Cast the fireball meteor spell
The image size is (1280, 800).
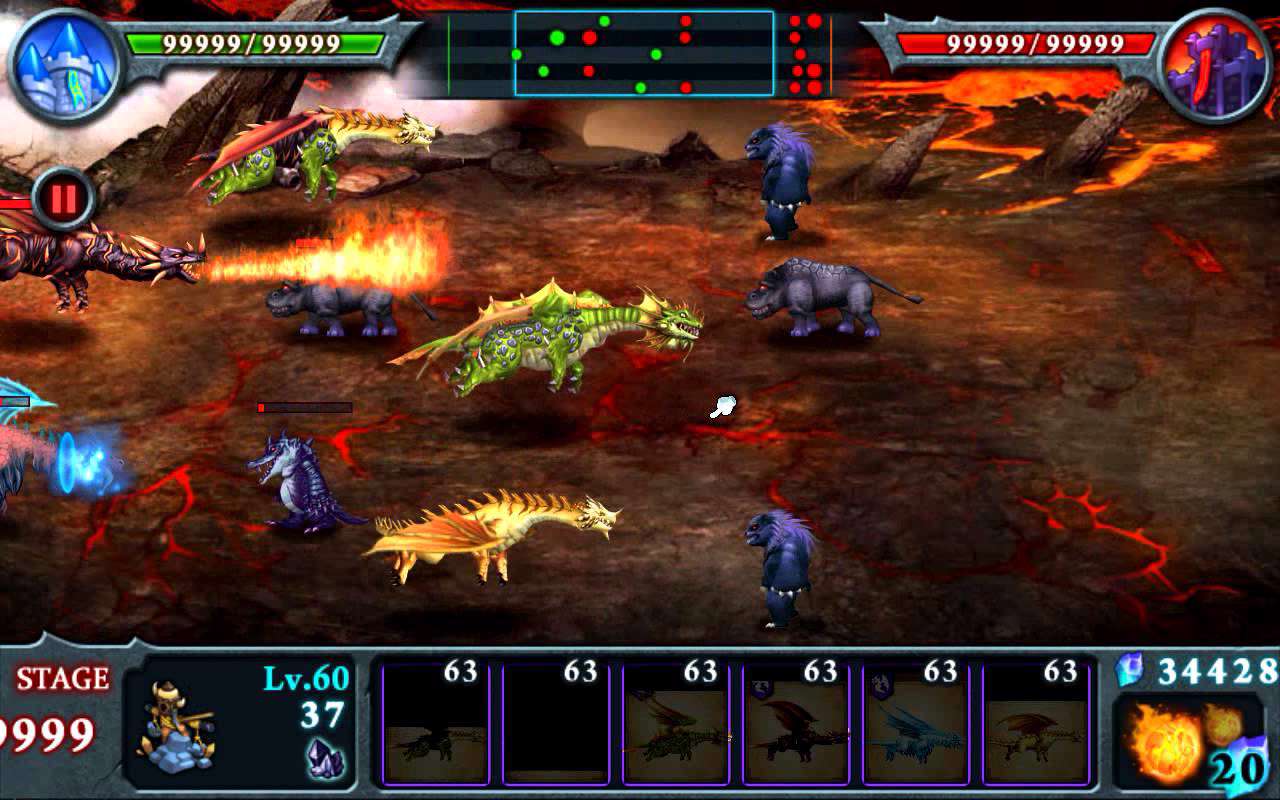1187,742
